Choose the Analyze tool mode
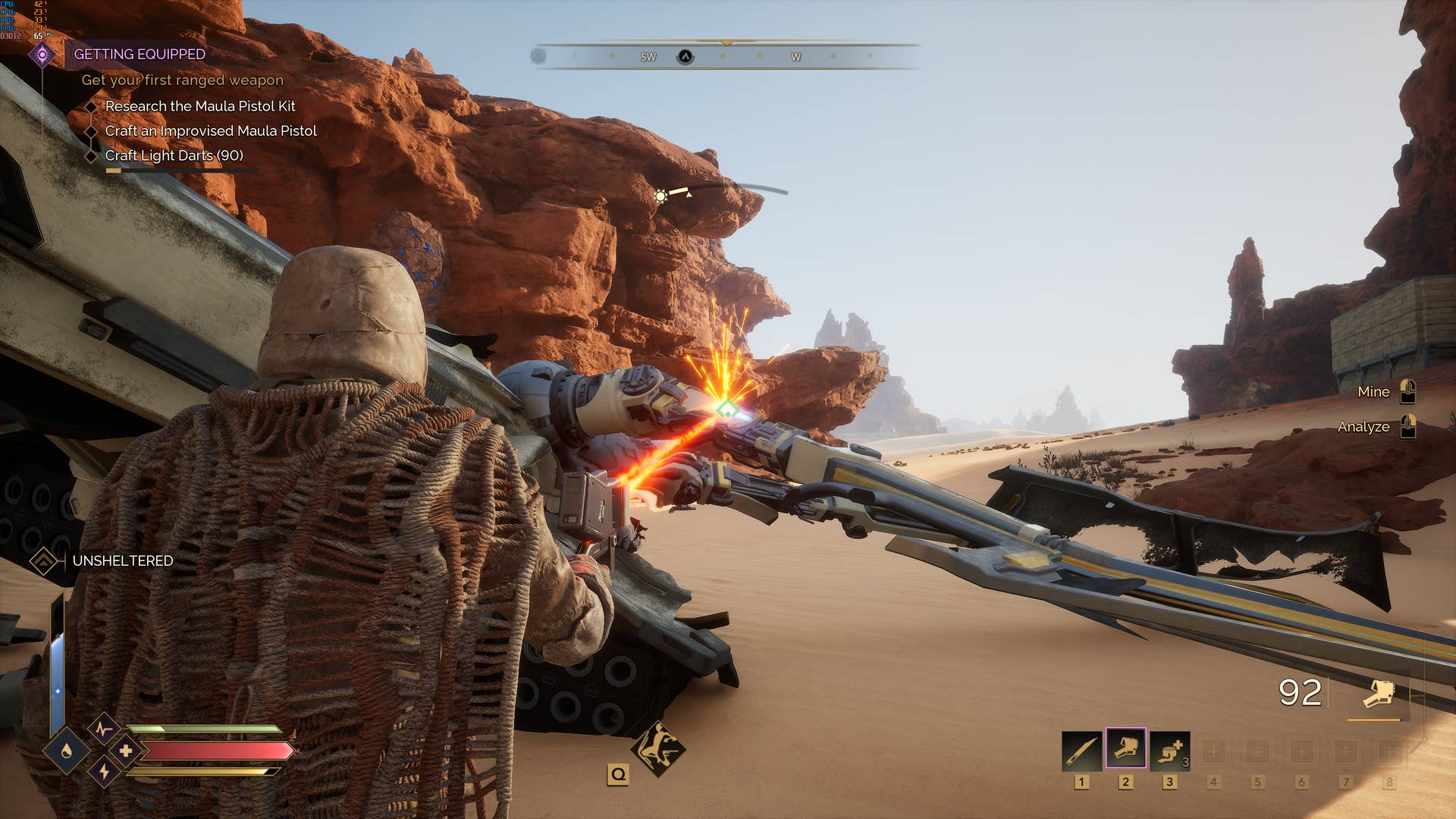Viewport: 1456px width, 819px height. click(x=1363, y=427)
